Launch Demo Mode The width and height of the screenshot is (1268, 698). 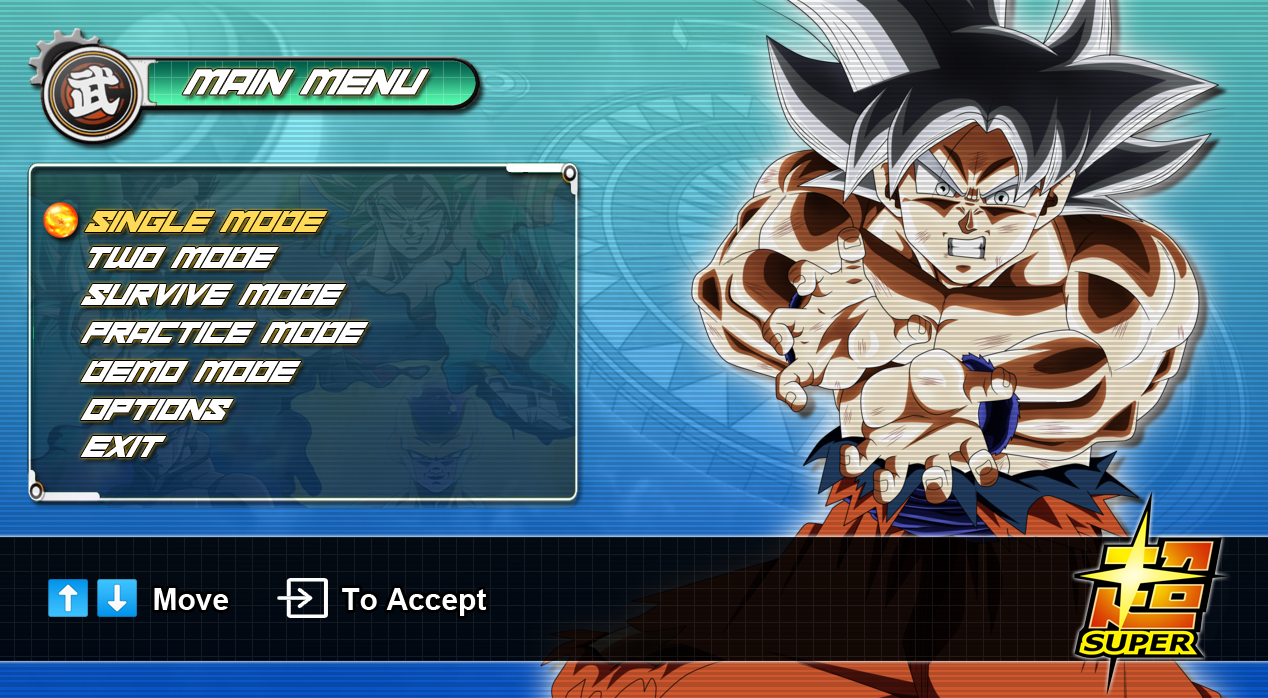(x=190, y=371)
